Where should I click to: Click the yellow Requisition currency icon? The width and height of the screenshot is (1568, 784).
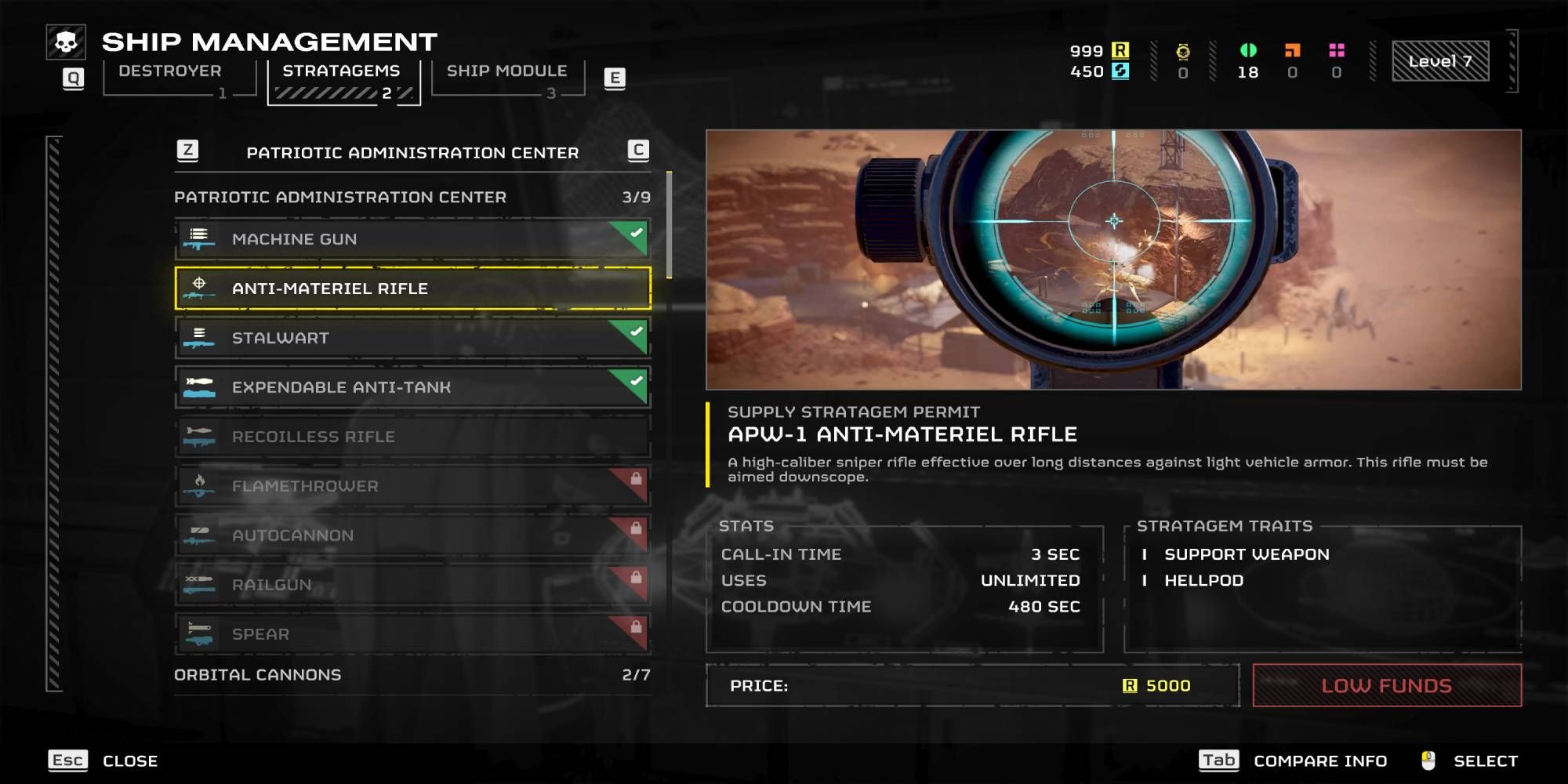pos(1120,49)
